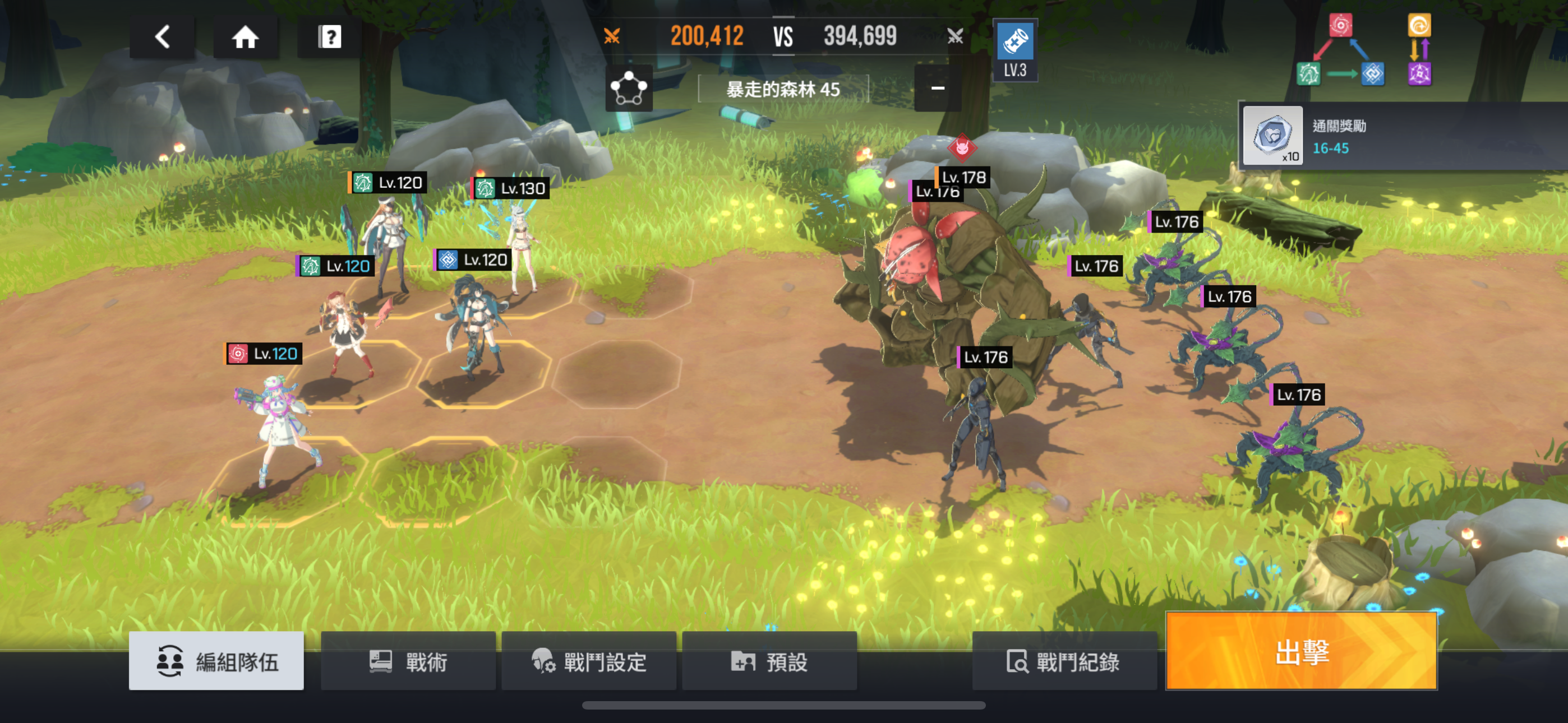
Task: View the element advantage triangle chart
Action: [1340, 51]
